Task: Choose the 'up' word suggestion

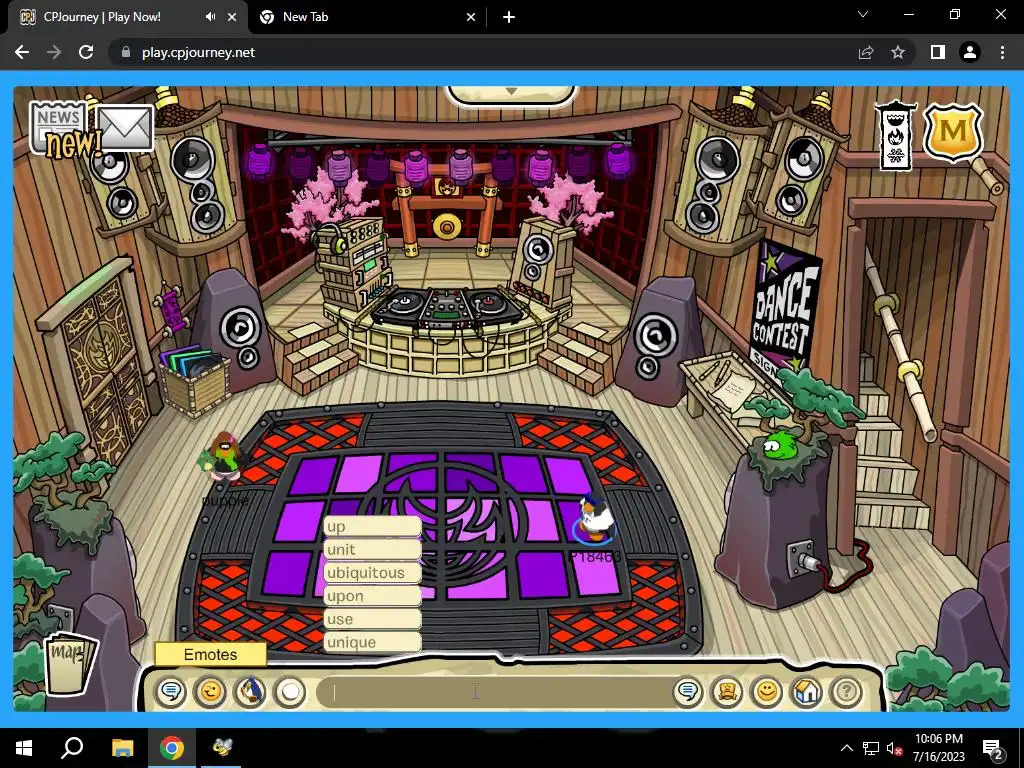Action: [372, 526]
